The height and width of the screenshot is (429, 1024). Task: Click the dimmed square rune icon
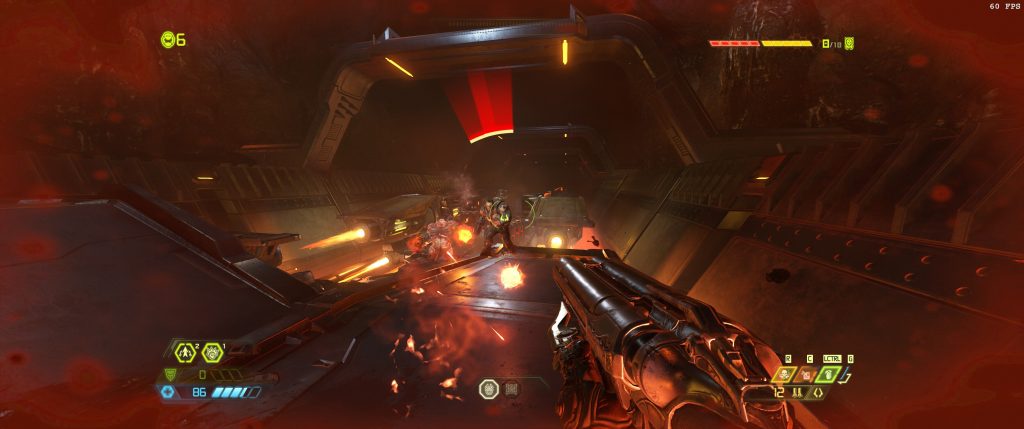[x=512, y=388]
